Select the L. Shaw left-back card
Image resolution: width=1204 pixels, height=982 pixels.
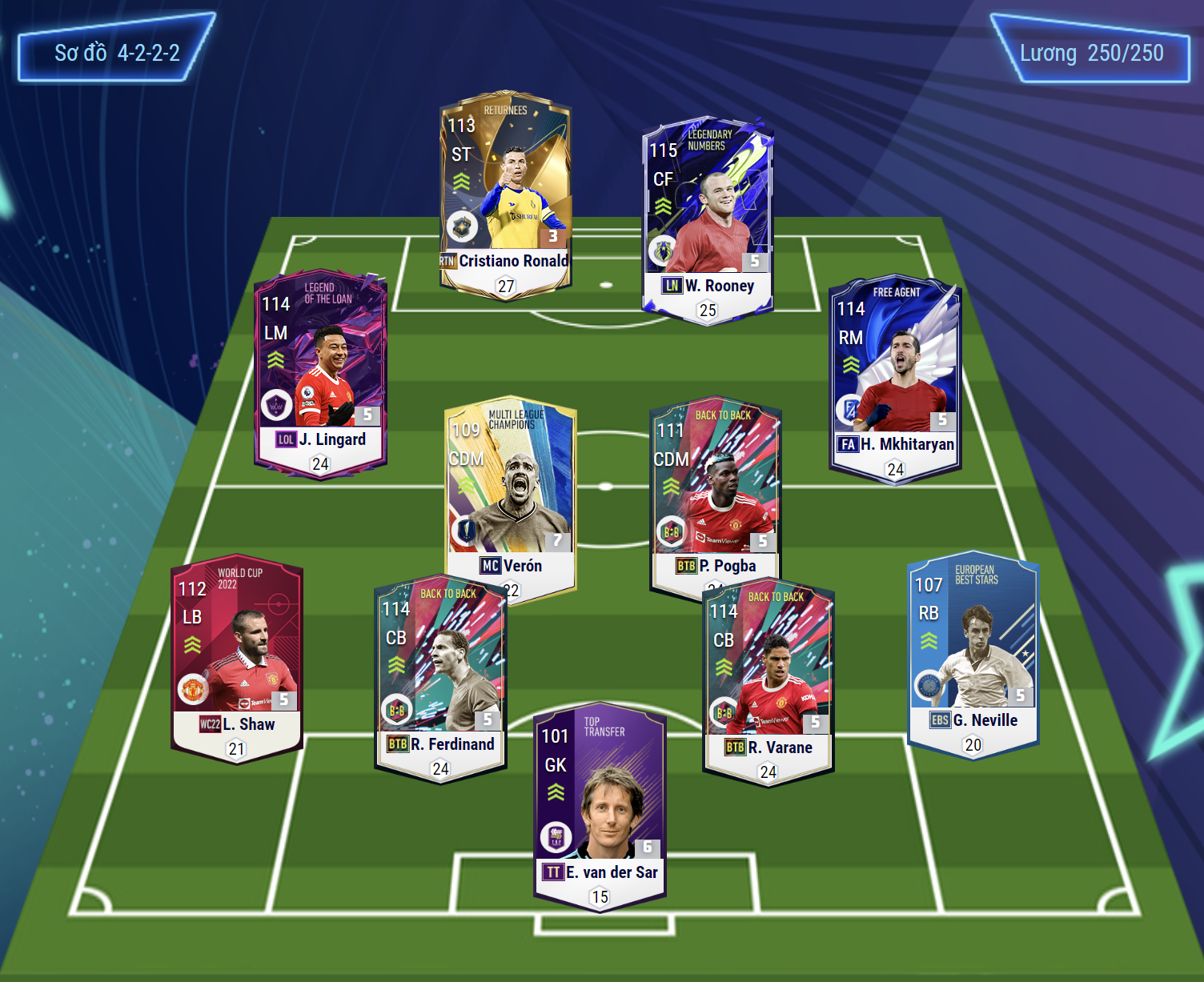[x=236, y=658]
